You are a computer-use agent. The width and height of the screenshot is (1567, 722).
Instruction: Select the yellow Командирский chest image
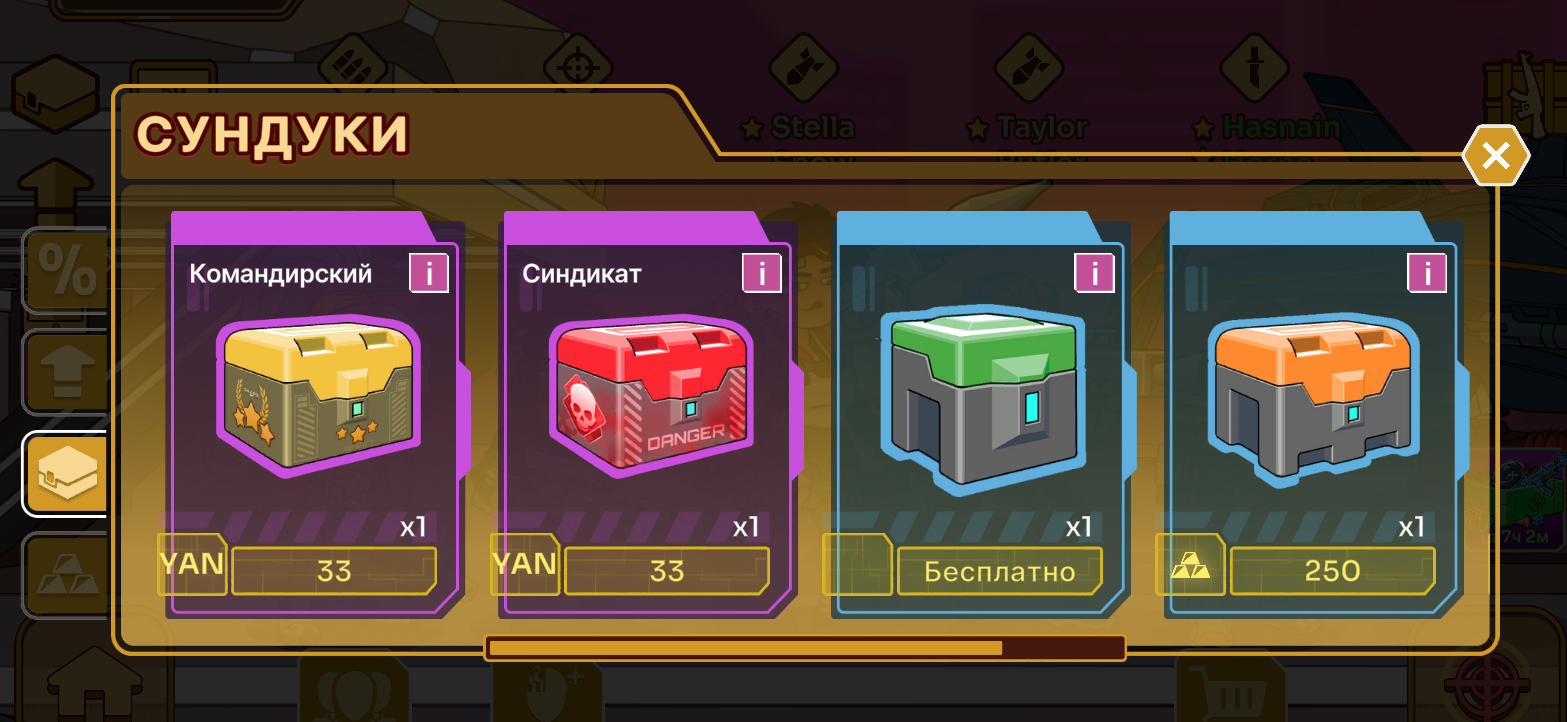tap(318, 397)
